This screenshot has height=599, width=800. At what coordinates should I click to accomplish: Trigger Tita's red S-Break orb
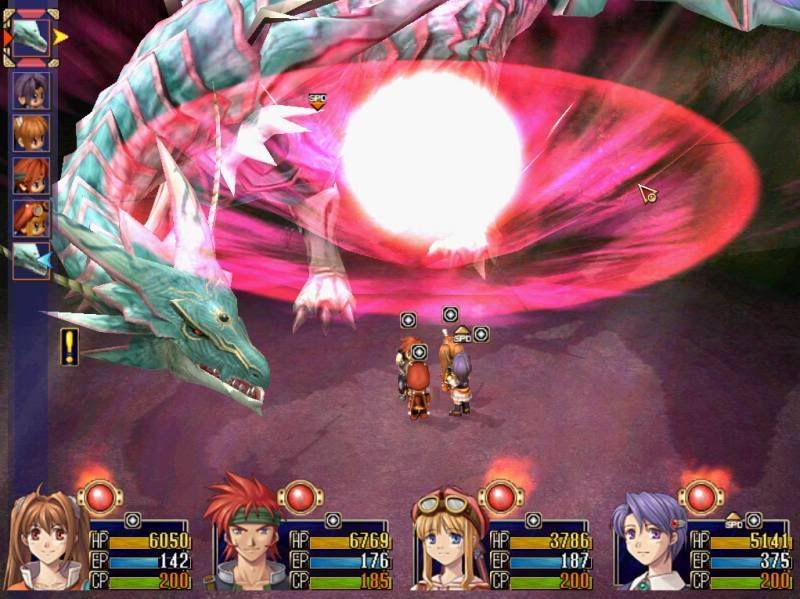pyautogui.click(x=501, y=496)
